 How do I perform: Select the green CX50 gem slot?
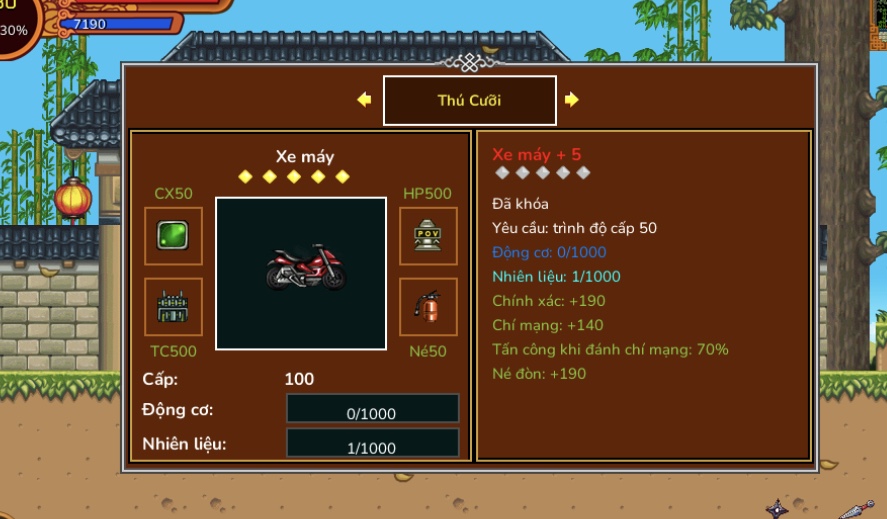pos(173,236)
